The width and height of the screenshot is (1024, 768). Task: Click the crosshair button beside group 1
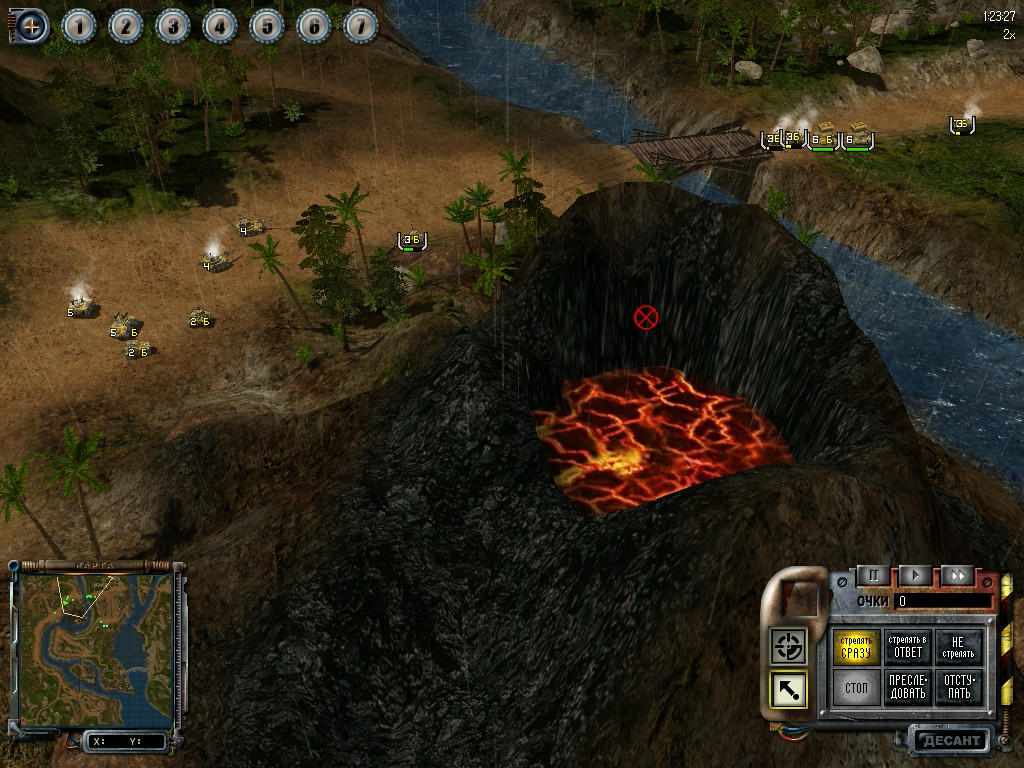point(31,26)
